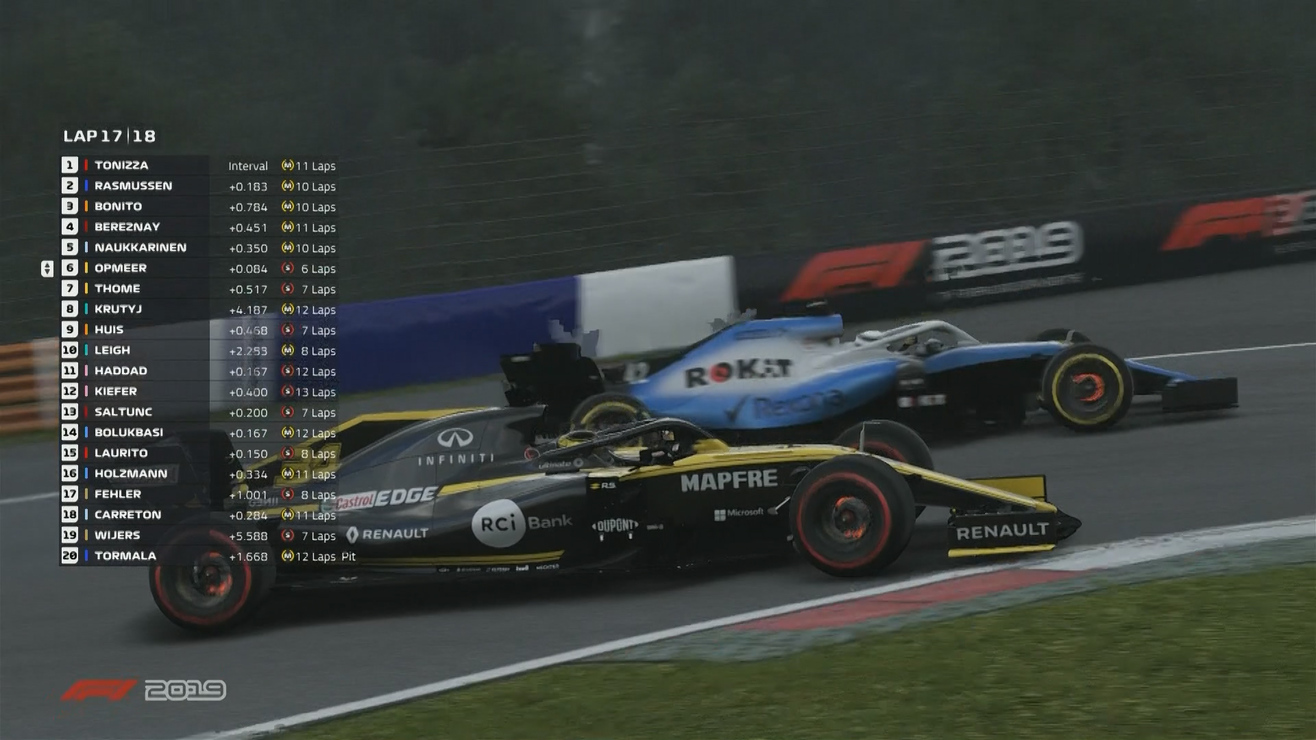Image resolution: width=1316 pixels, height=740 pixels.
Task: Click Thome's interval time +0.517
Action: coord(247,288)
